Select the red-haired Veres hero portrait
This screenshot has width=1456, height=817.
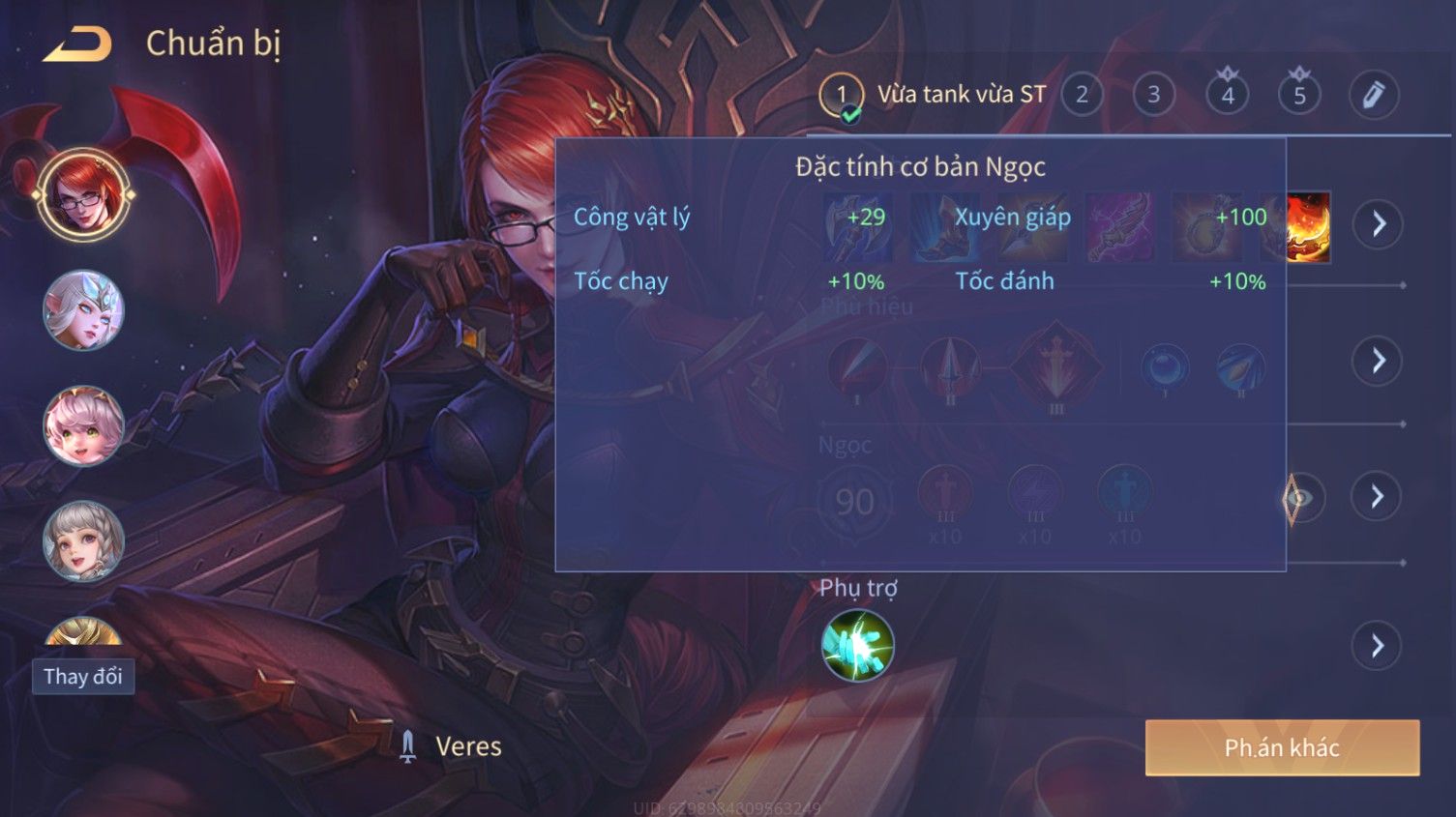(x=83, y=194)
